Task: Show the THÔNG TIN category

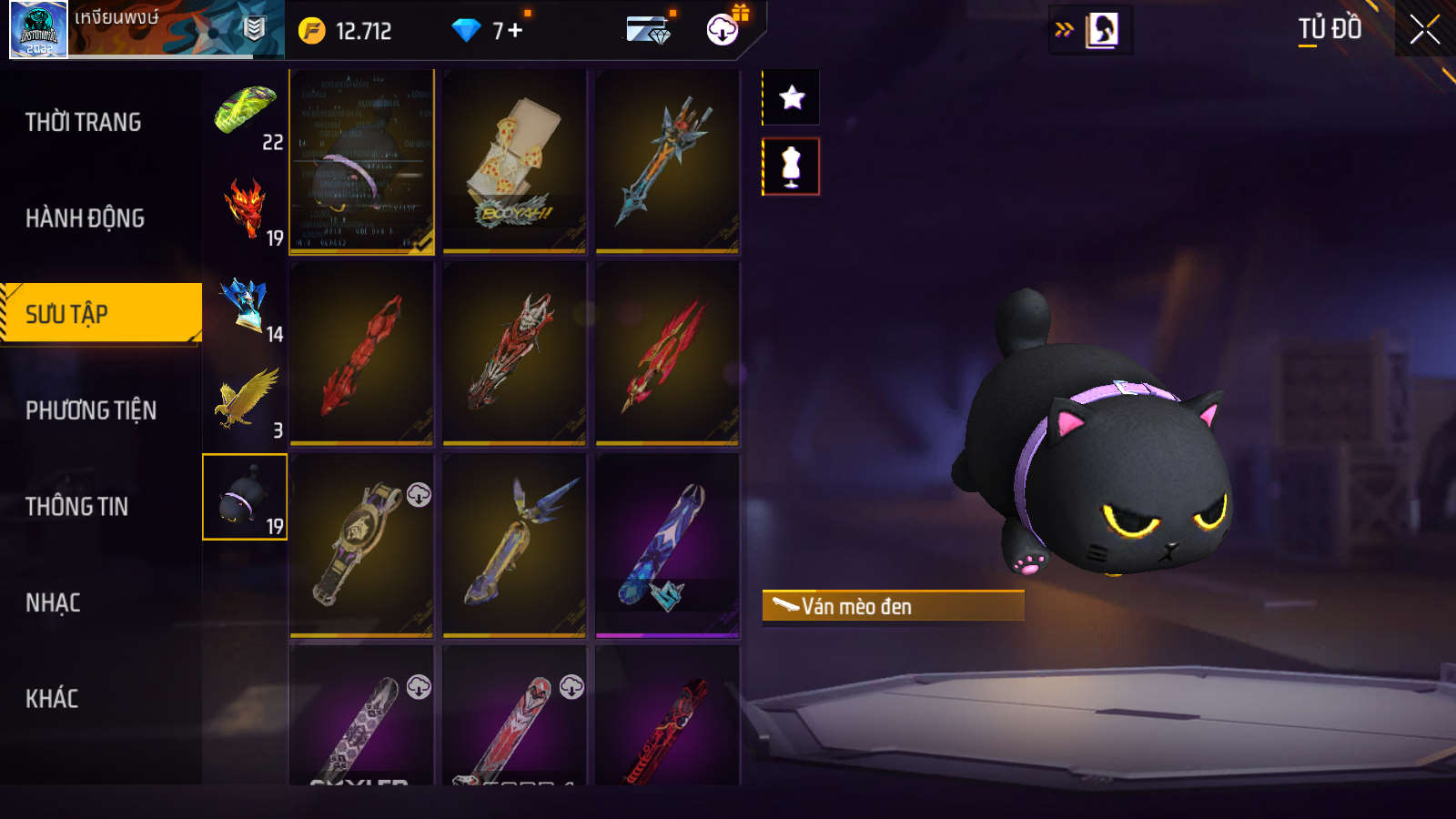Action: (77, 507)
